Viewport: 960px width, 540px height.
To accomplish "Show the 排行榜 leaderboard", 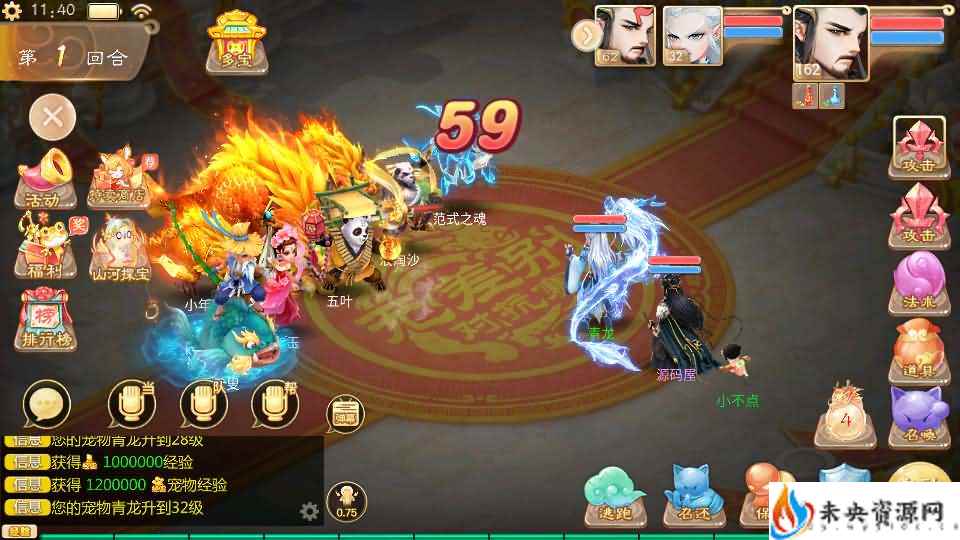I will pyautogui.click(x=44, y=319).
